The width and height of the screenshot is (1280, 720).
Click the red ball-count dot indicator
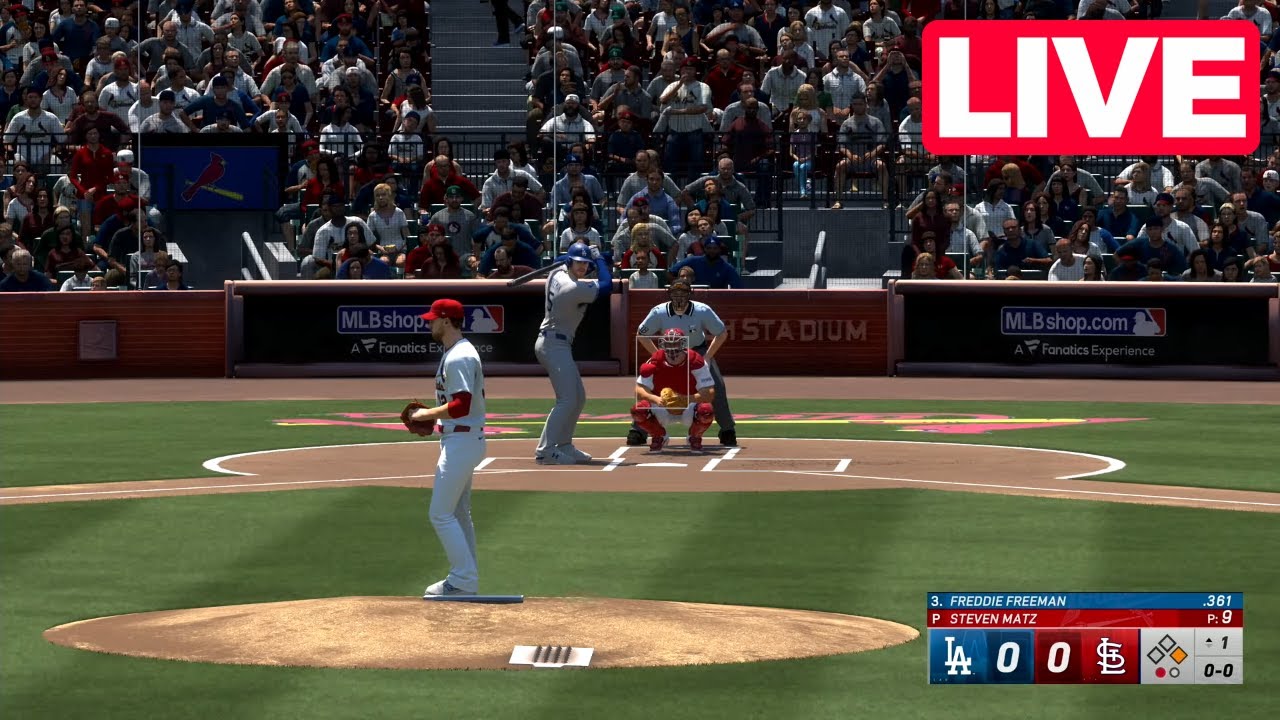[1160, 672]
